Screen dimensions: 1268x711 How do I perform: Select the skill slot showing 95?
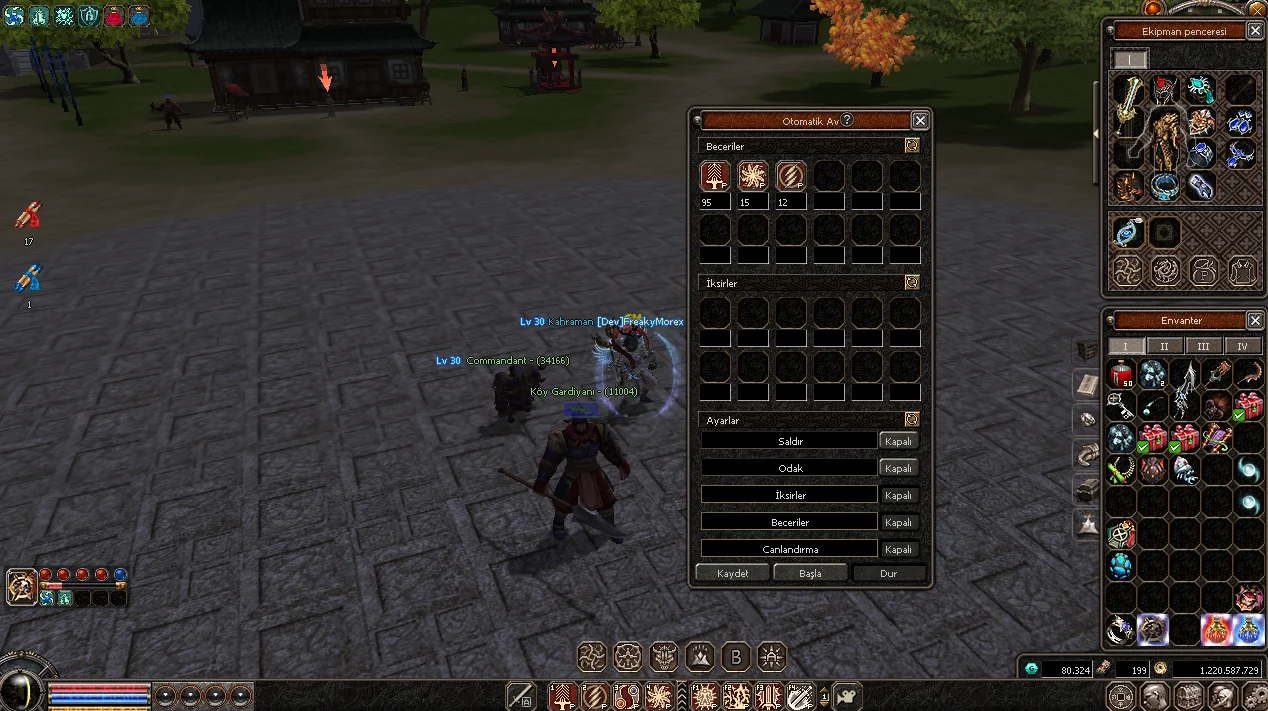pos(714,177)
